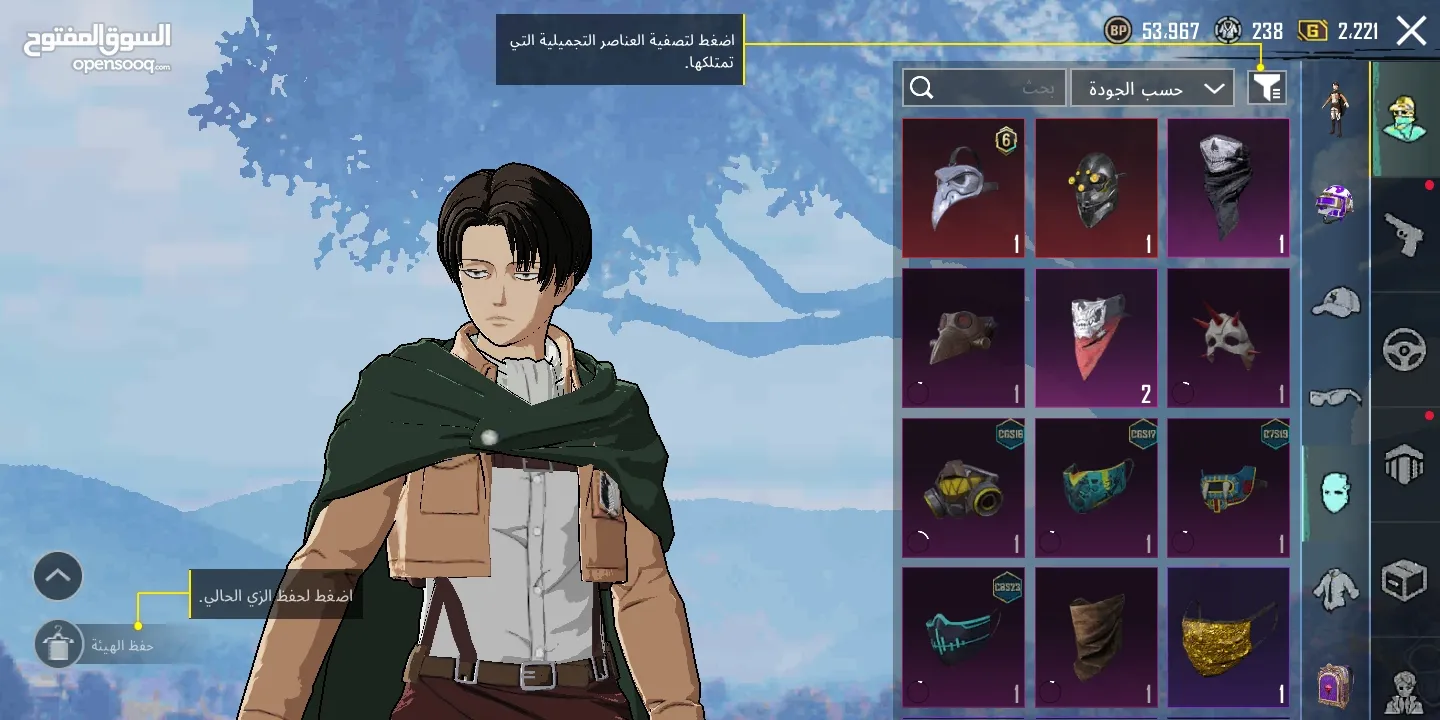Close the inventory screen with the X
This screenshot has height=720, width=1440.
pyautogui.click(x=1411, y=31)
